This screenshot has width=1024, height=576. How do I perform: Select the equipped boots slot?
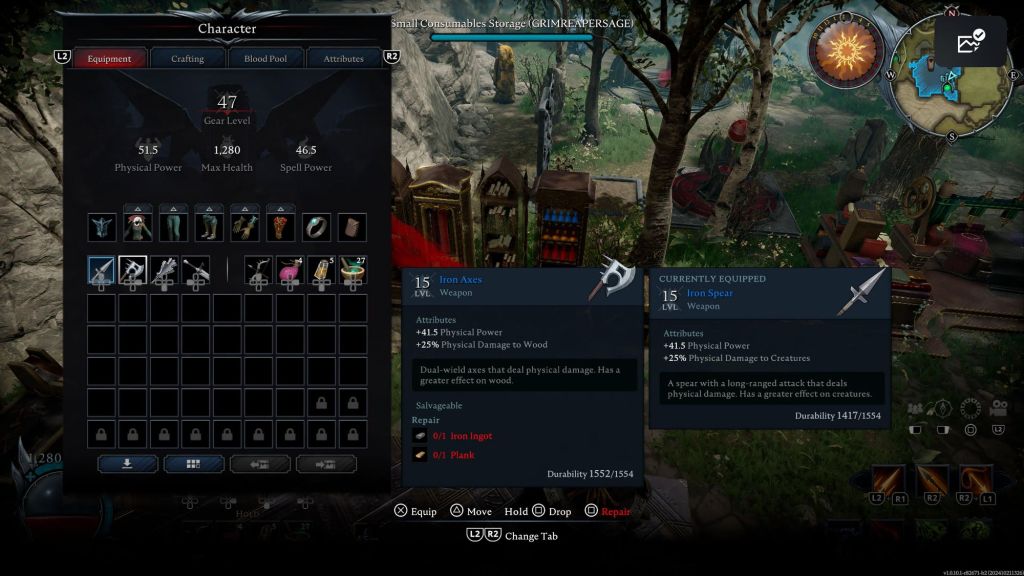pos(209,227)
